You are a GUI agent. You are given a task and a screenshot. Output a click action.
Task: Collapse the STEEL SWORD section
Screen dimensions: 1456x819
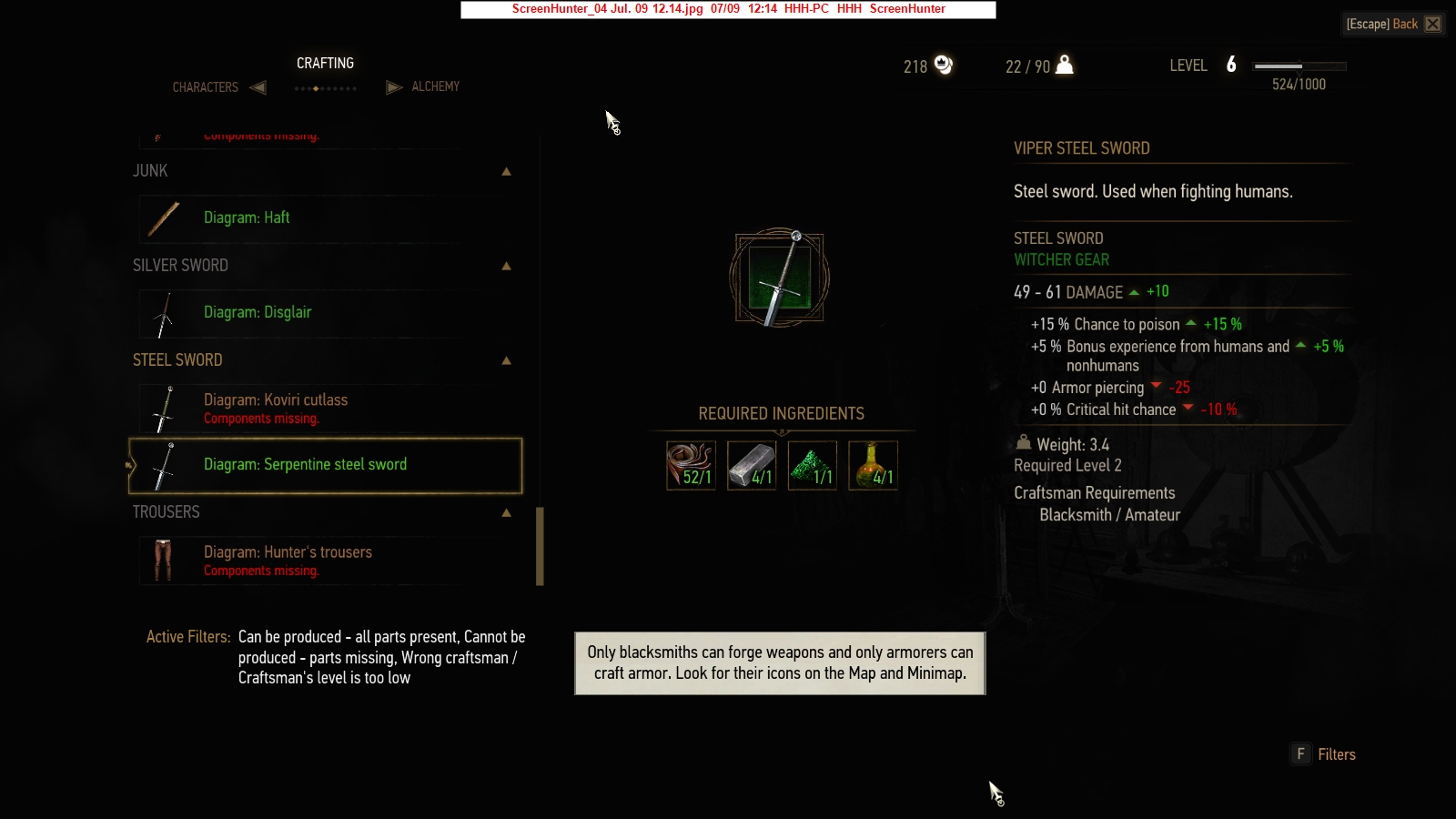[x=506, y=360]
